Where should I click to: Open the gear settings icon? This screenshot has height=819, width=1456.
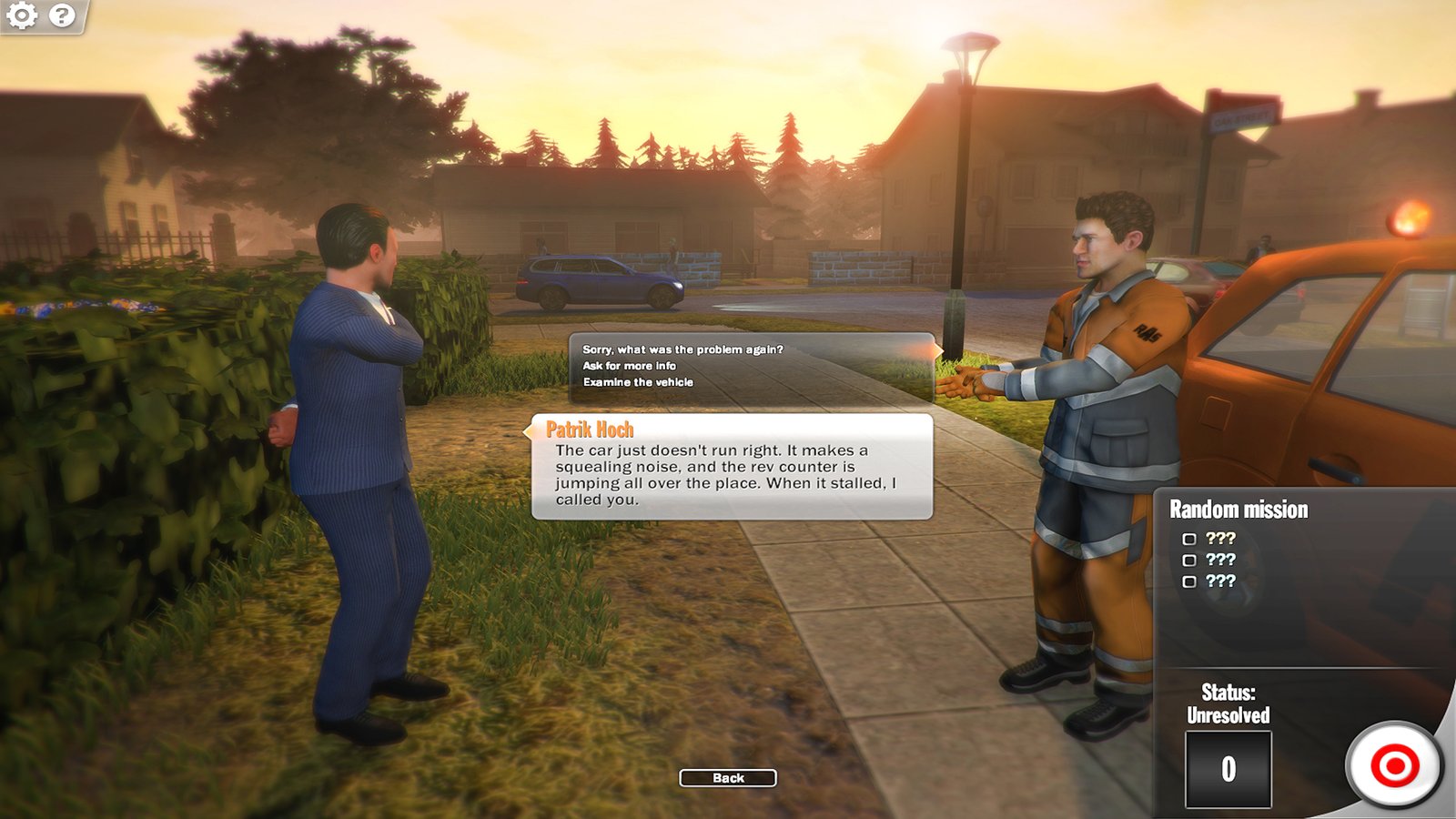click(22, 15)
